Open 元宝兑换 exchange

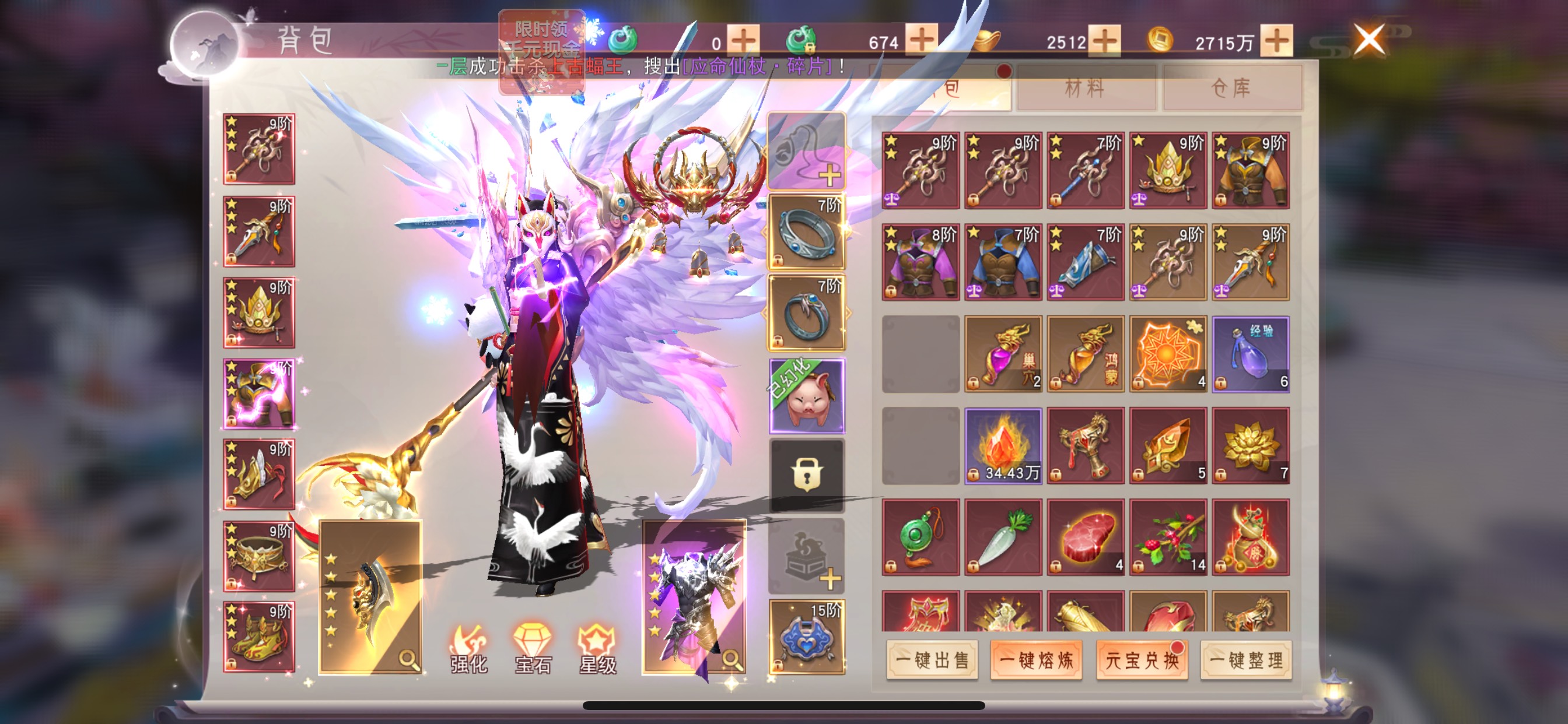(x=1142, y=659)
